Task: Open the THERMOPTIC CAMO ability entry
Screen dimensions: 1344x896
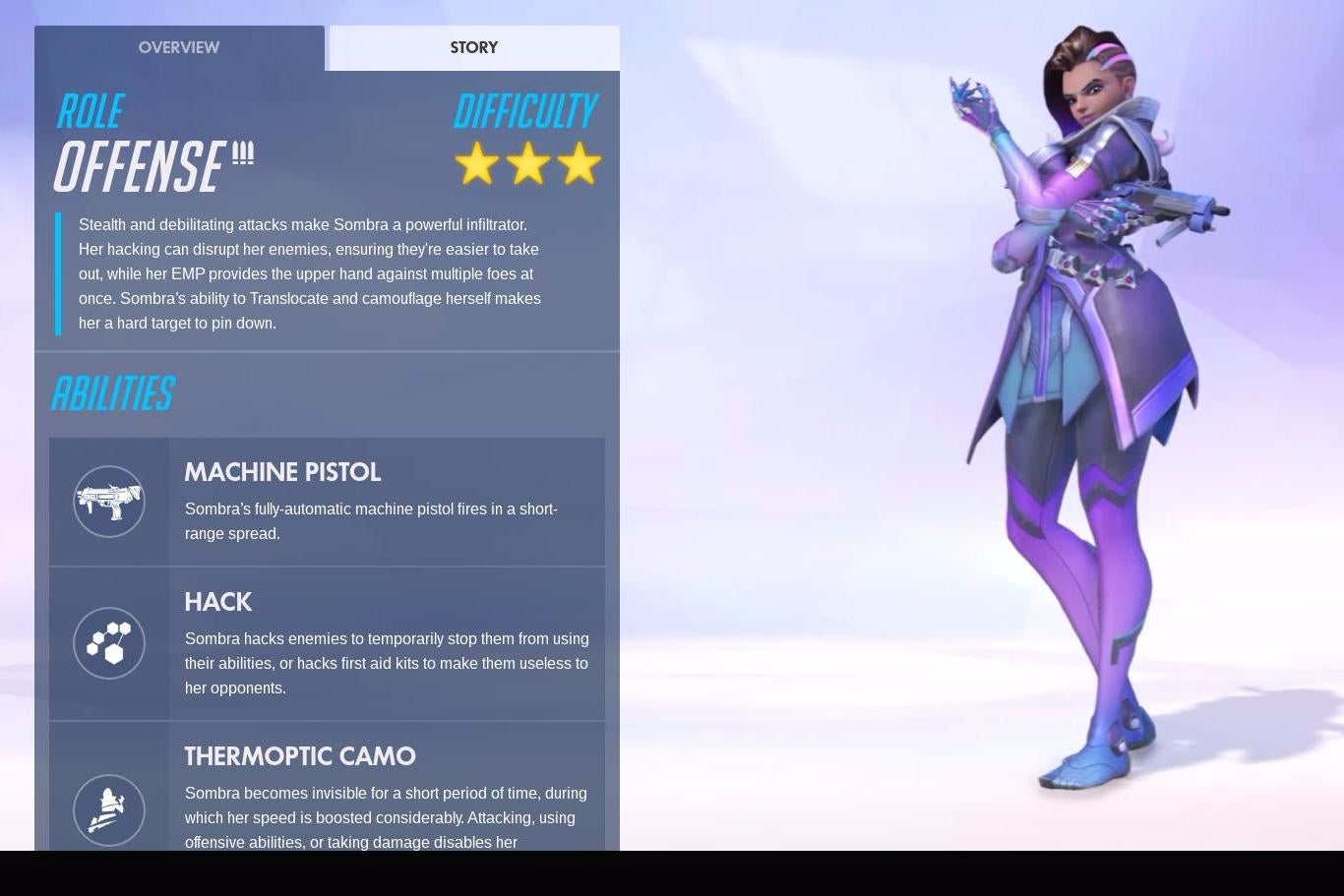Action: [x=300, y=756]
